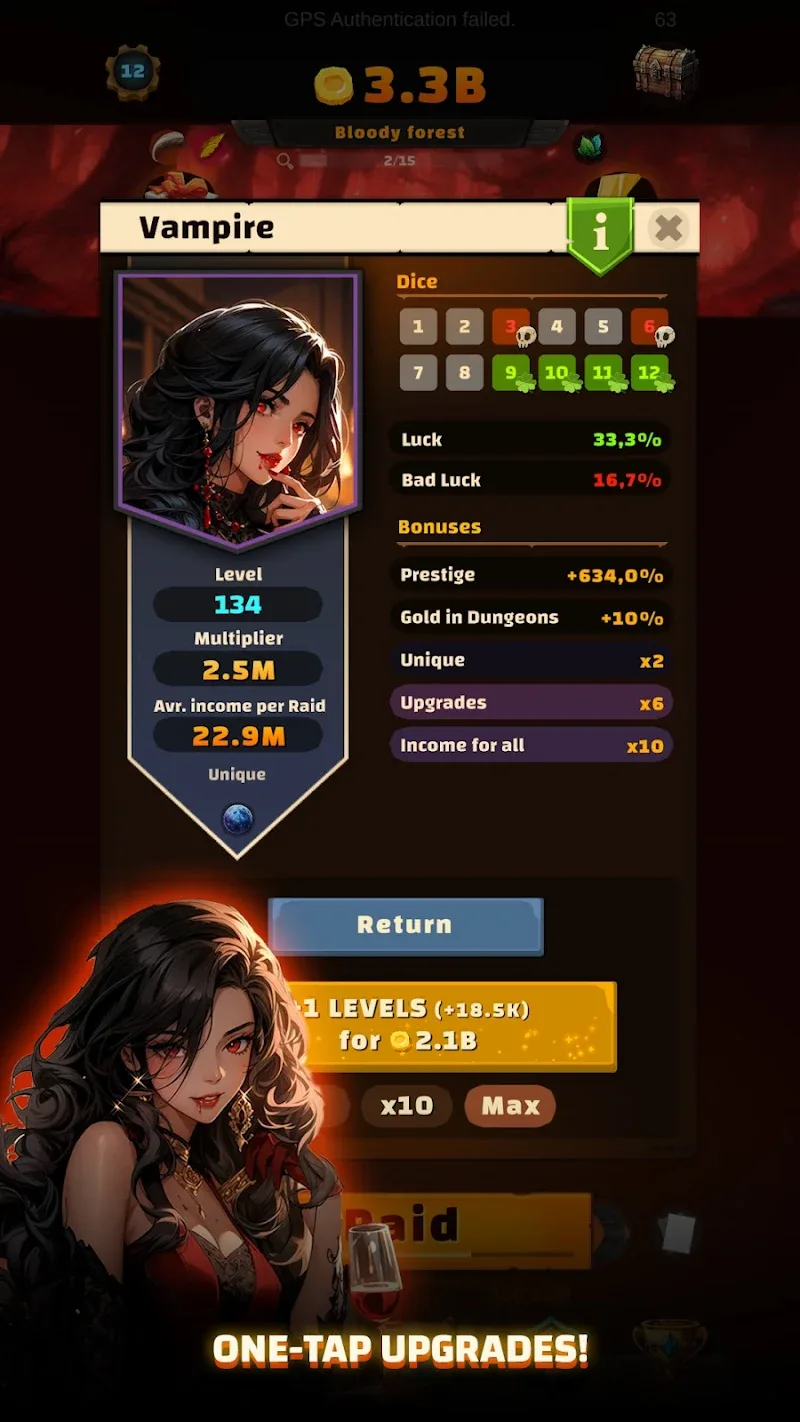Image resolution: width=800 pixels, height=1422 pixels.
Task: Open the treasure chest icon
Action: [x=664, y=71]
